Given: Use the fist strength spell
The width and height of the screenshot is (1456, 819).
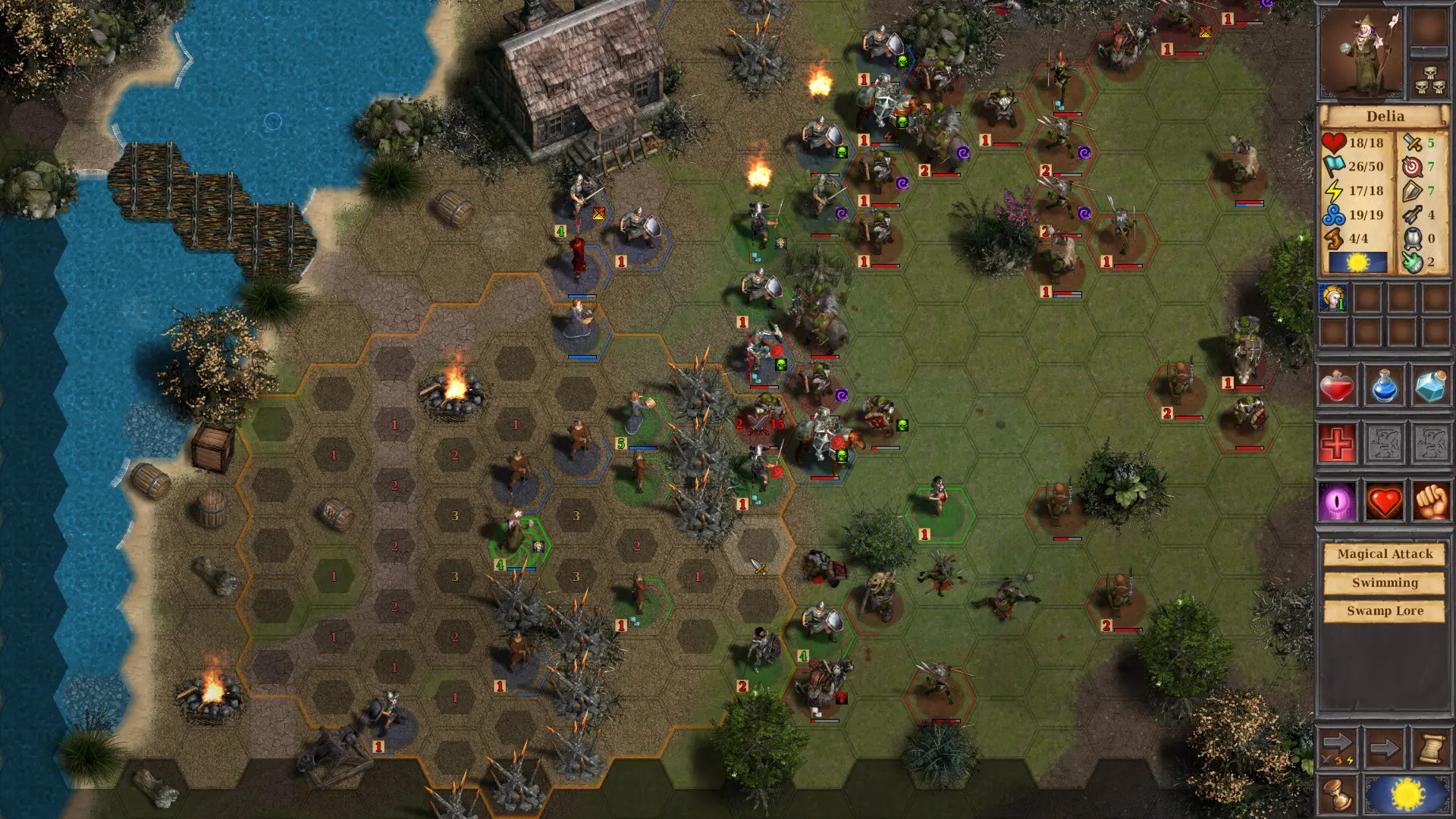Looking at the screenshot, I should (1431, 500).
